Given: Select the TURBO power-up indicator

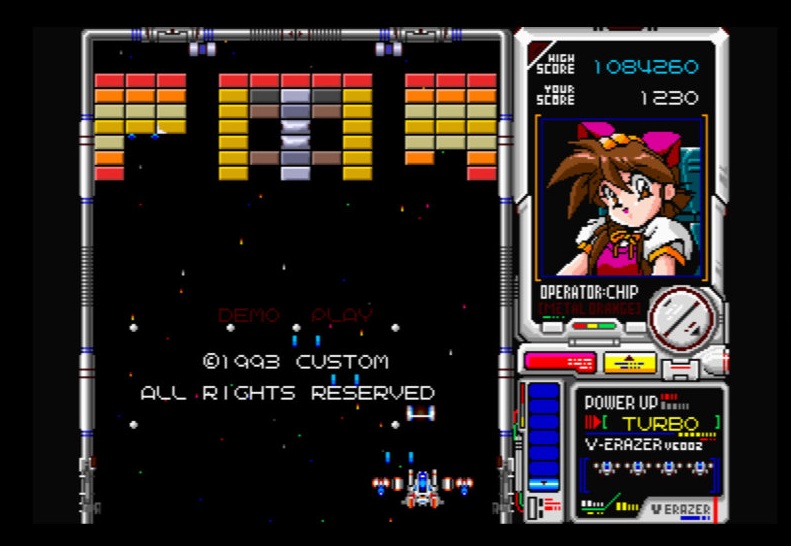Looking at the screenshot, I should coord(660,423).
